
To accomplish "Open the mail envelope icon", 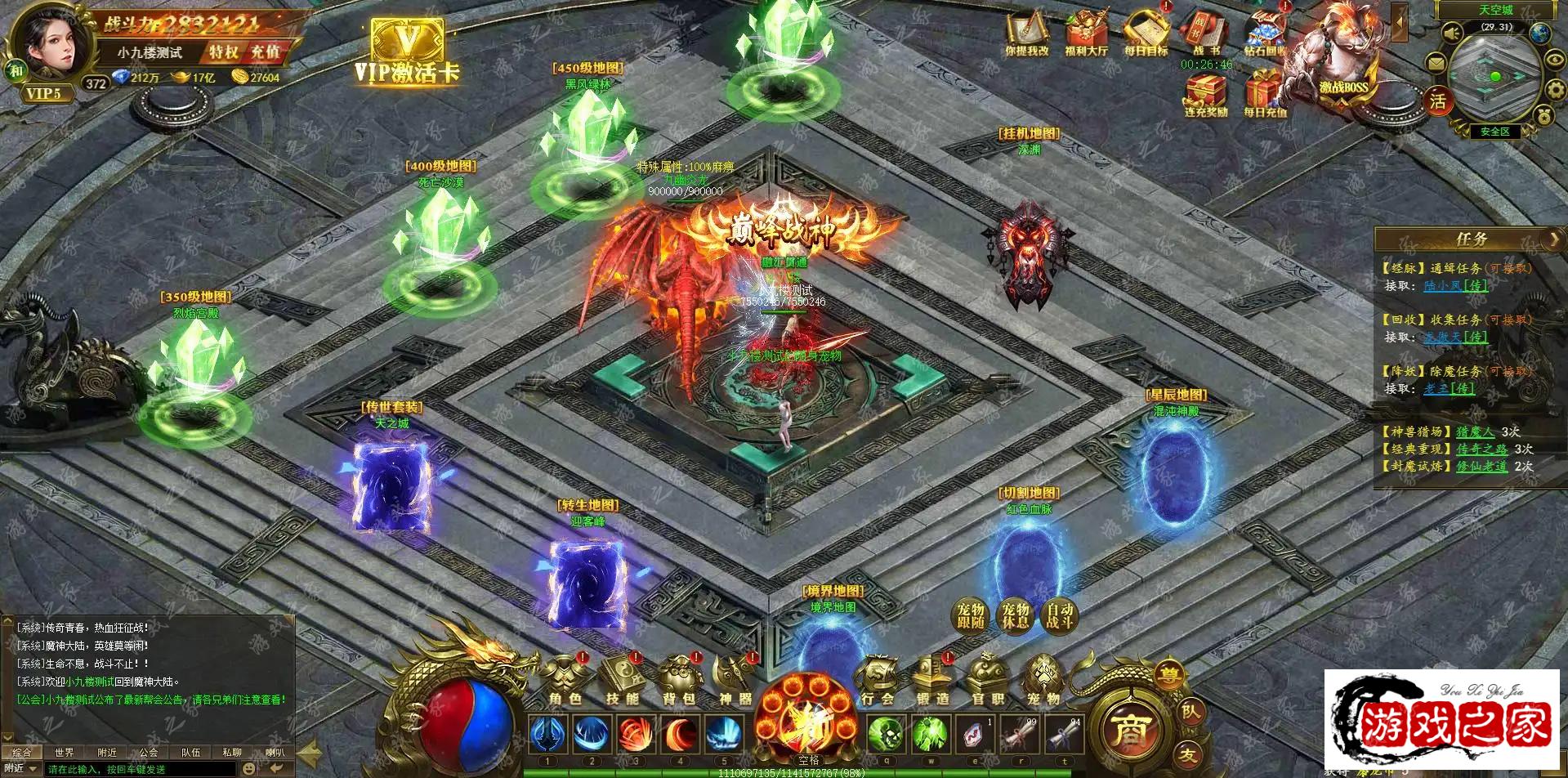I will pyautogui.click(x=1436, y=63).
